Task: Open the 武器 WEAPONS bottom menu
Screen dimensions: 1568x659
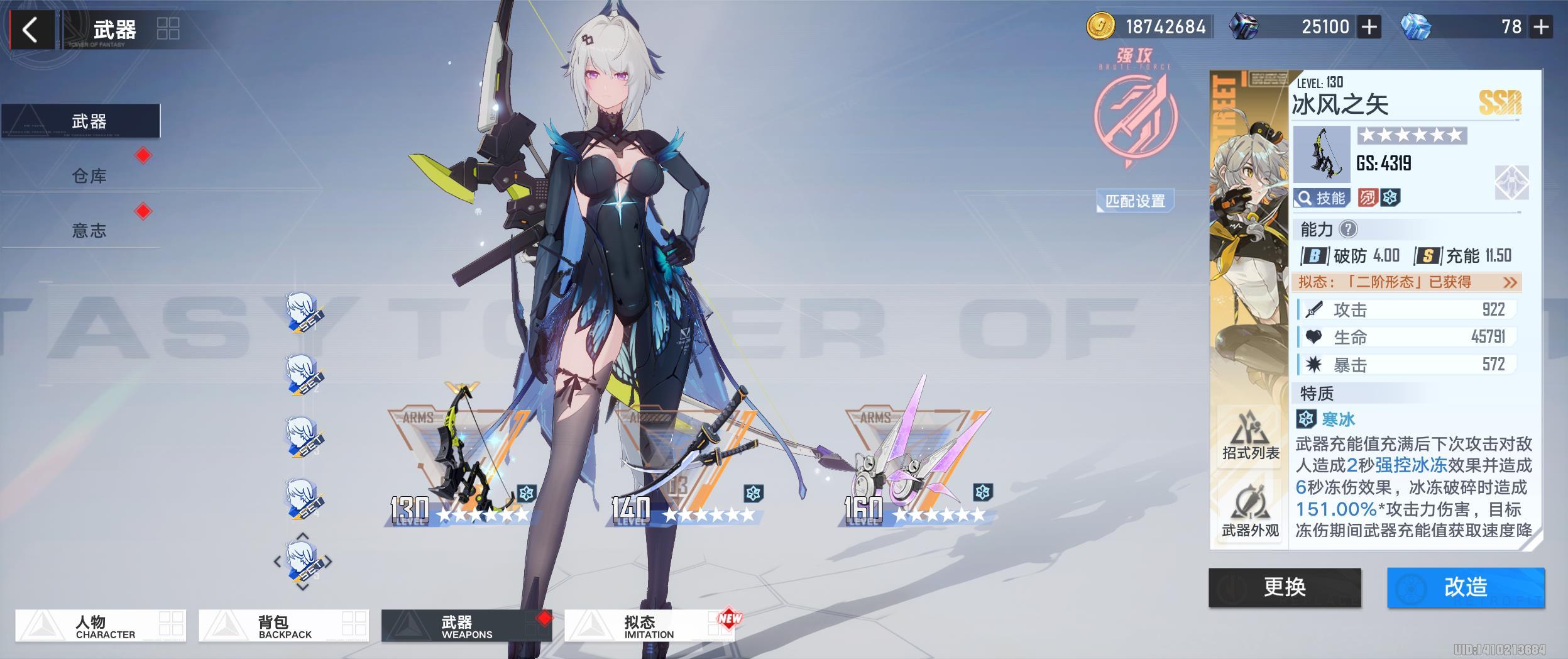Action: 466,626
